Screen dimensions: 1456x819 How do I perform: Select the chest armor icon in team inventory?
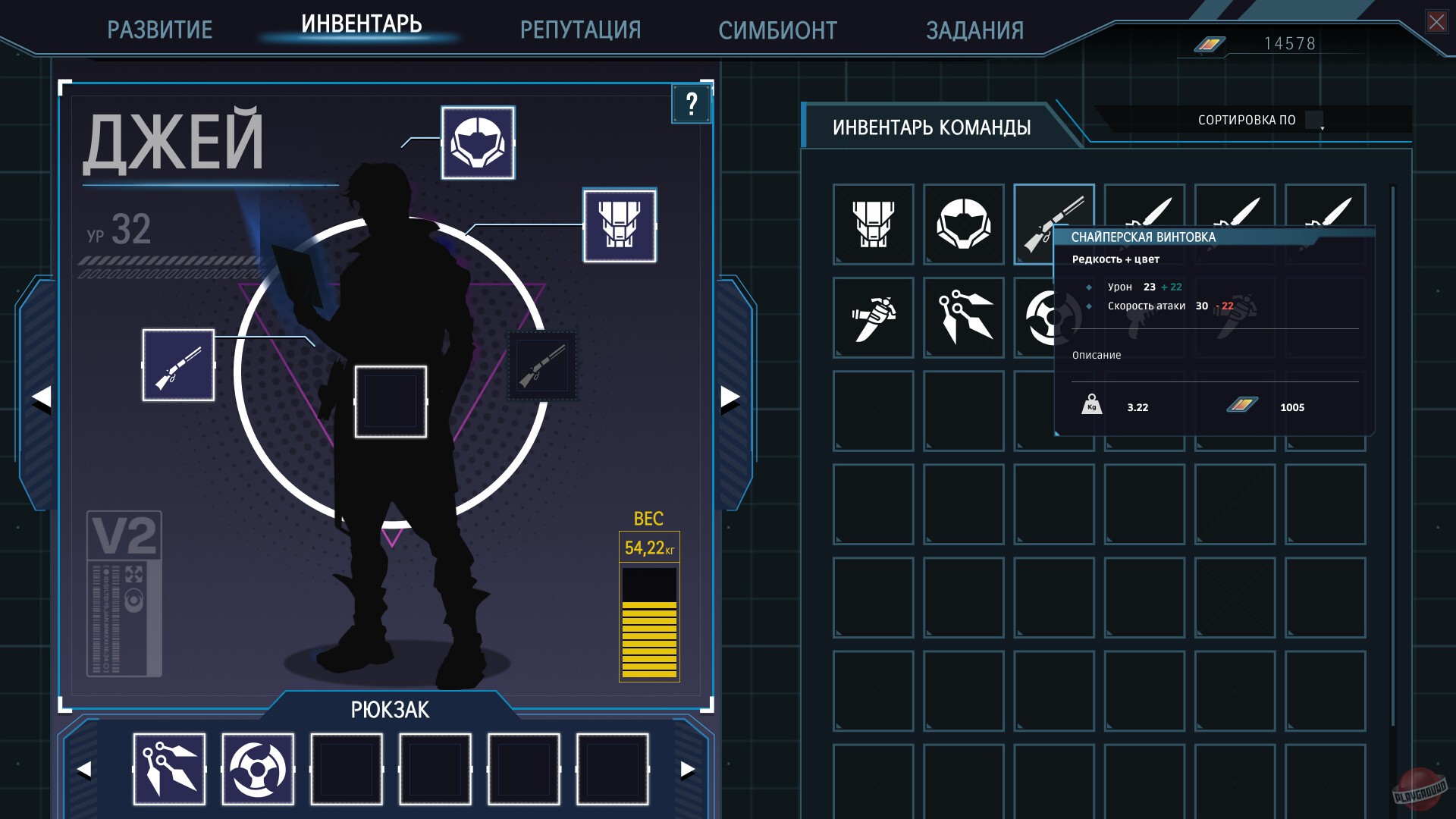(872, 224)
